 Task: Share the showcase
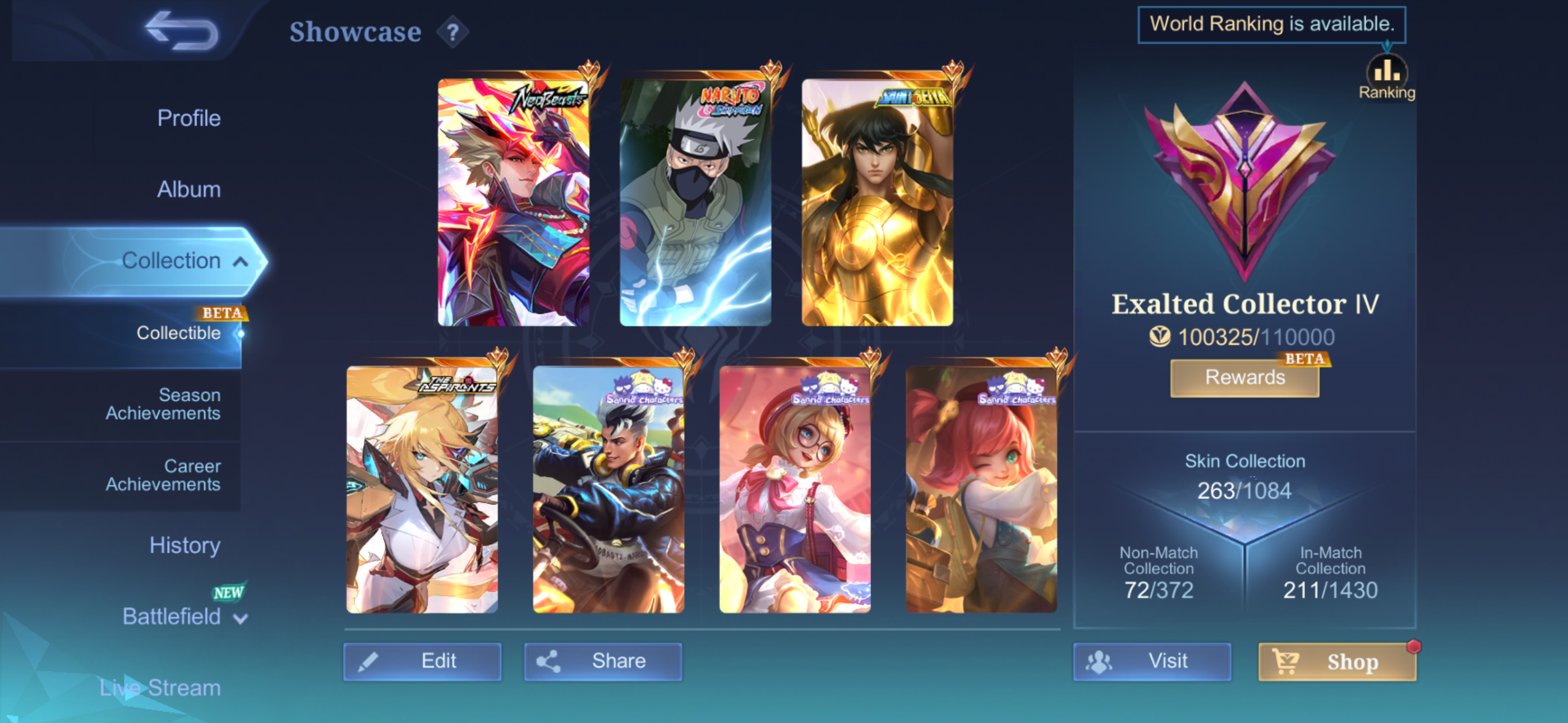click(603, 661)
